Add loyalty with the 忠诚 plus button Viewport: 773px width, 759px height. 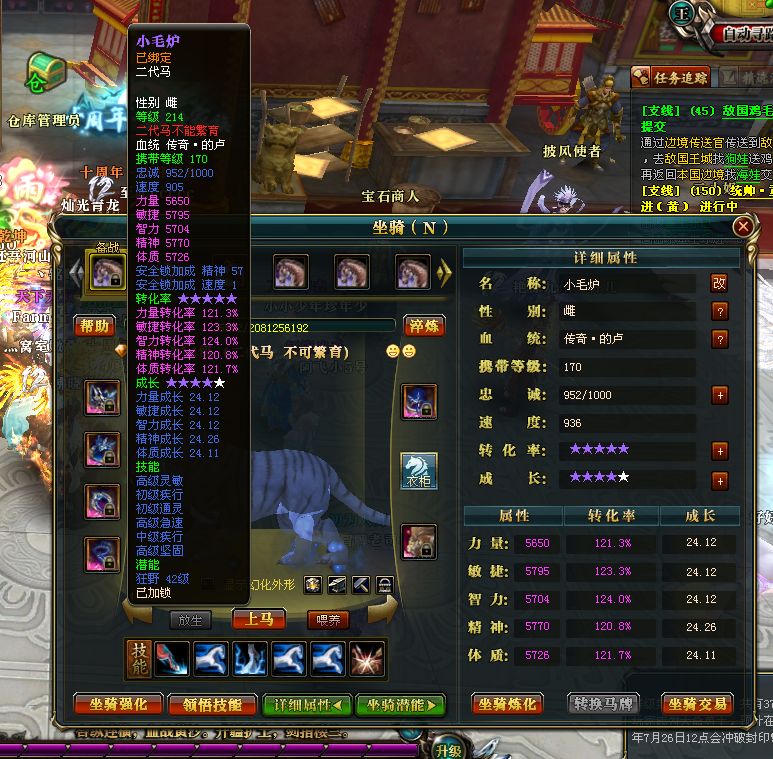pyautogui.click(x=719, y=395)
